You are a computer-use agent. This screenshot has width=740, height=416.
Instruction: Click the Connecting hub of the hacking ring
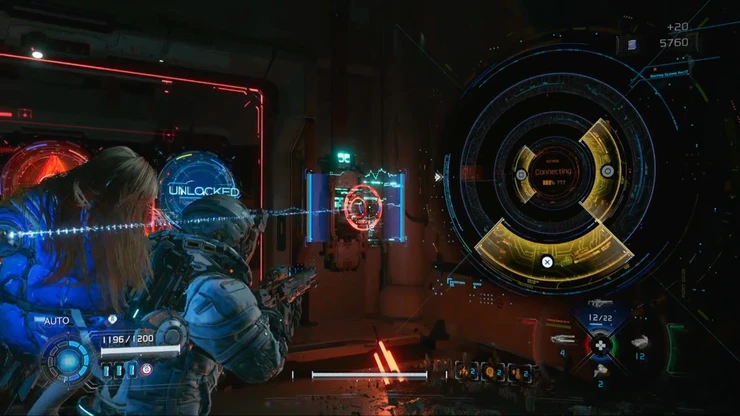click(x=553, y=173)
